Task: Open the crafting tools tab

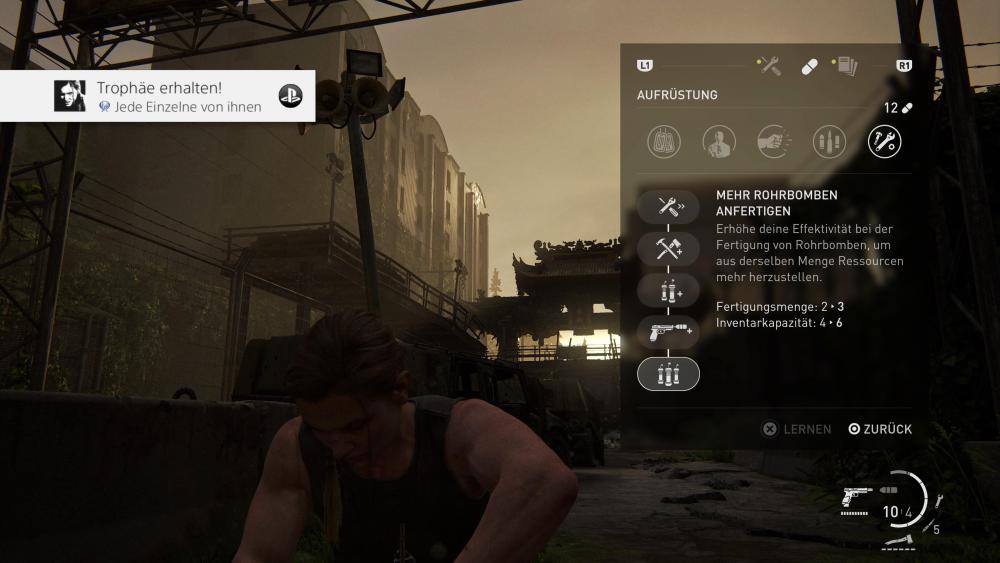Action: [769, 66]
